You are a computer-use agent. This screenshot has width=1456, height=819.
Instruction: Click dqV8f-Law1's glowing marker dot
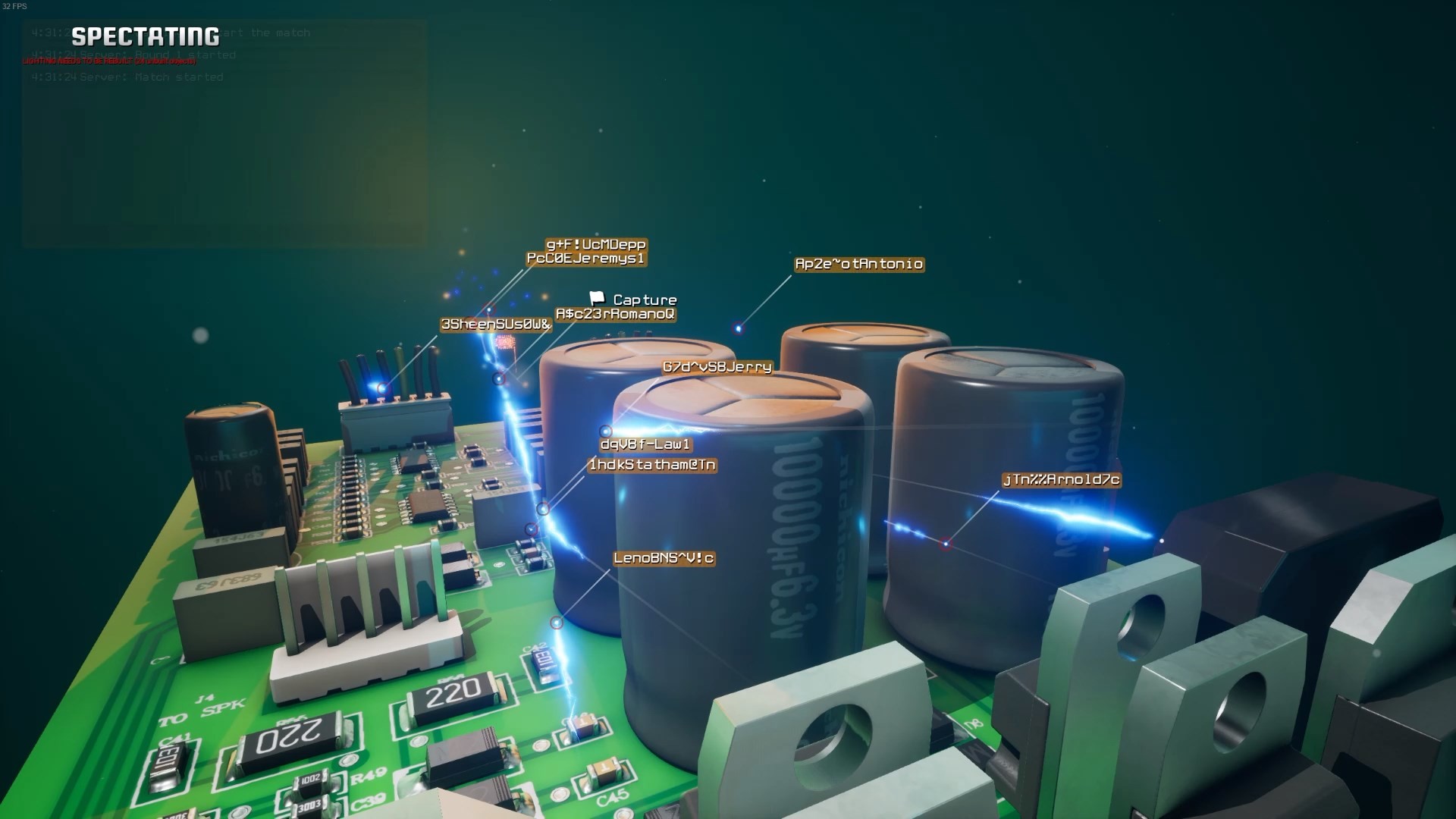click(605, 431)
